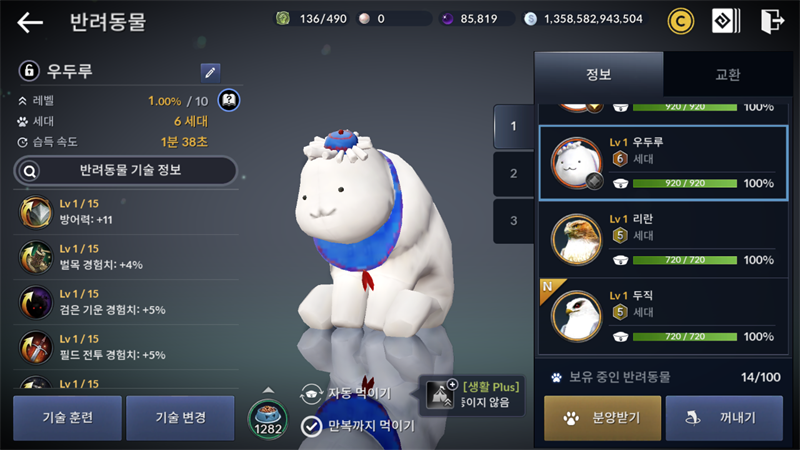800x450 pixels.
Task: Switch to the 교환 tab
Action: (x=727, y=74)
